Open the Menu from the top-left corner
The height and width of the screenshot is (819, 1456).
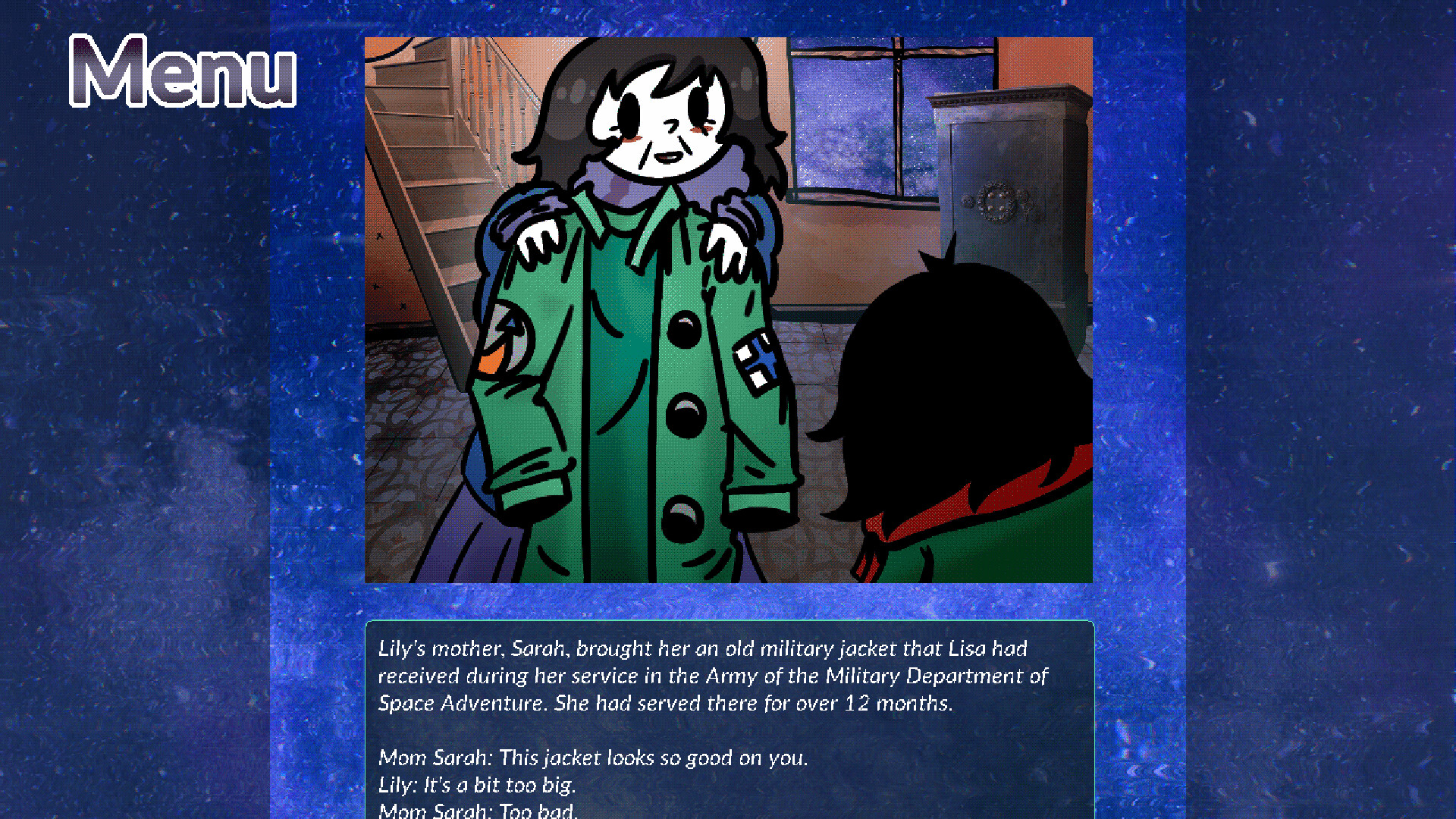pos(182,72)
